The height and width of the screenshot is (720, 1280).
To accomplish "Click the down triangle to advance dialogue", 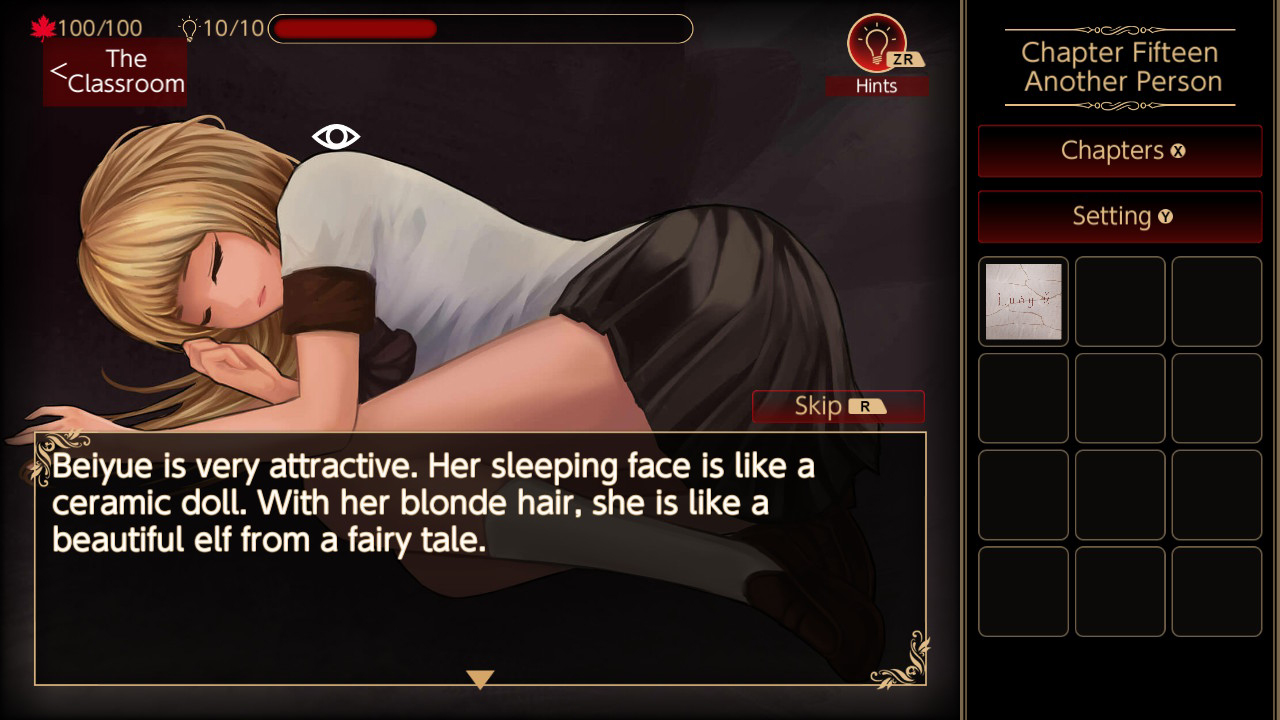I will (x=480, y=678).
